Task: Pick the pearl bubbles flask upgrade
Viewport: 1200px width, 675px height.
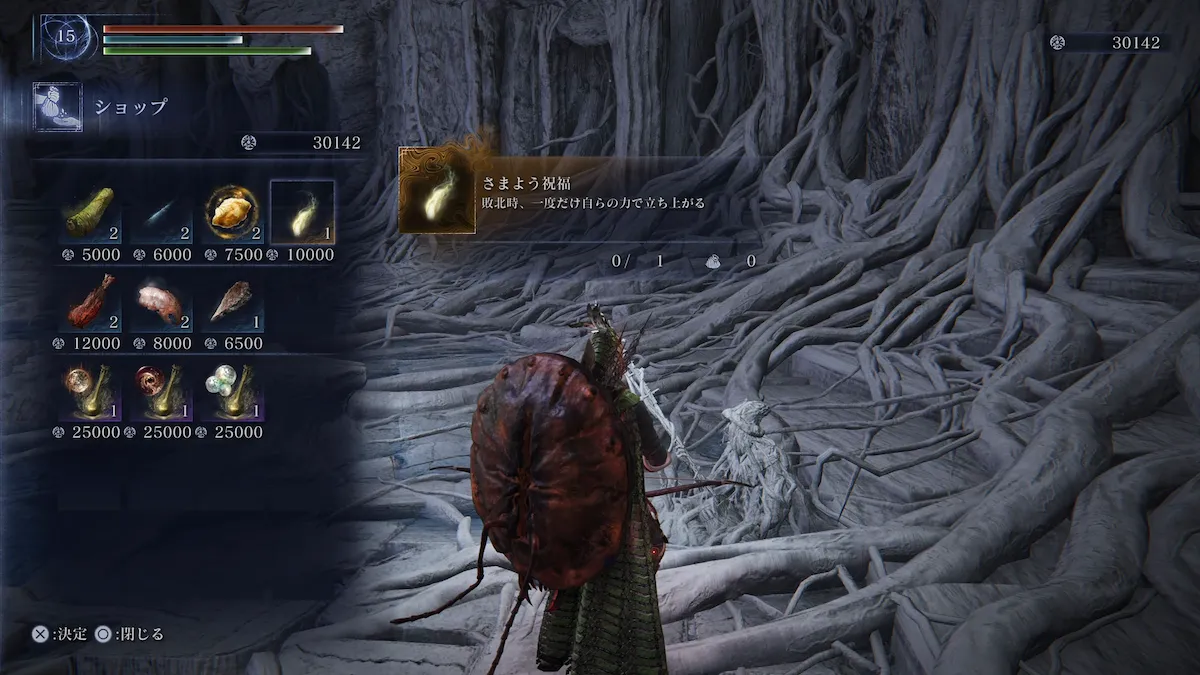Action: pos(234,391)
